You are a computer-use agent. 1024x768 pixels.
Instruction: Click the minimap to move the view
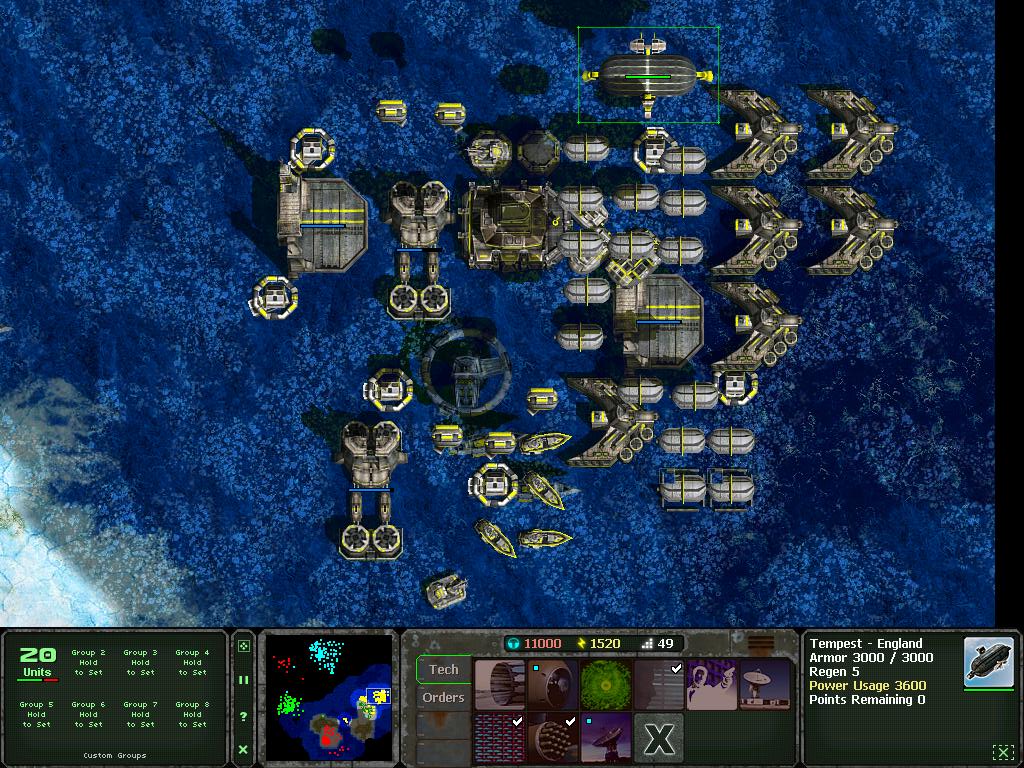(x=329, y=696)
